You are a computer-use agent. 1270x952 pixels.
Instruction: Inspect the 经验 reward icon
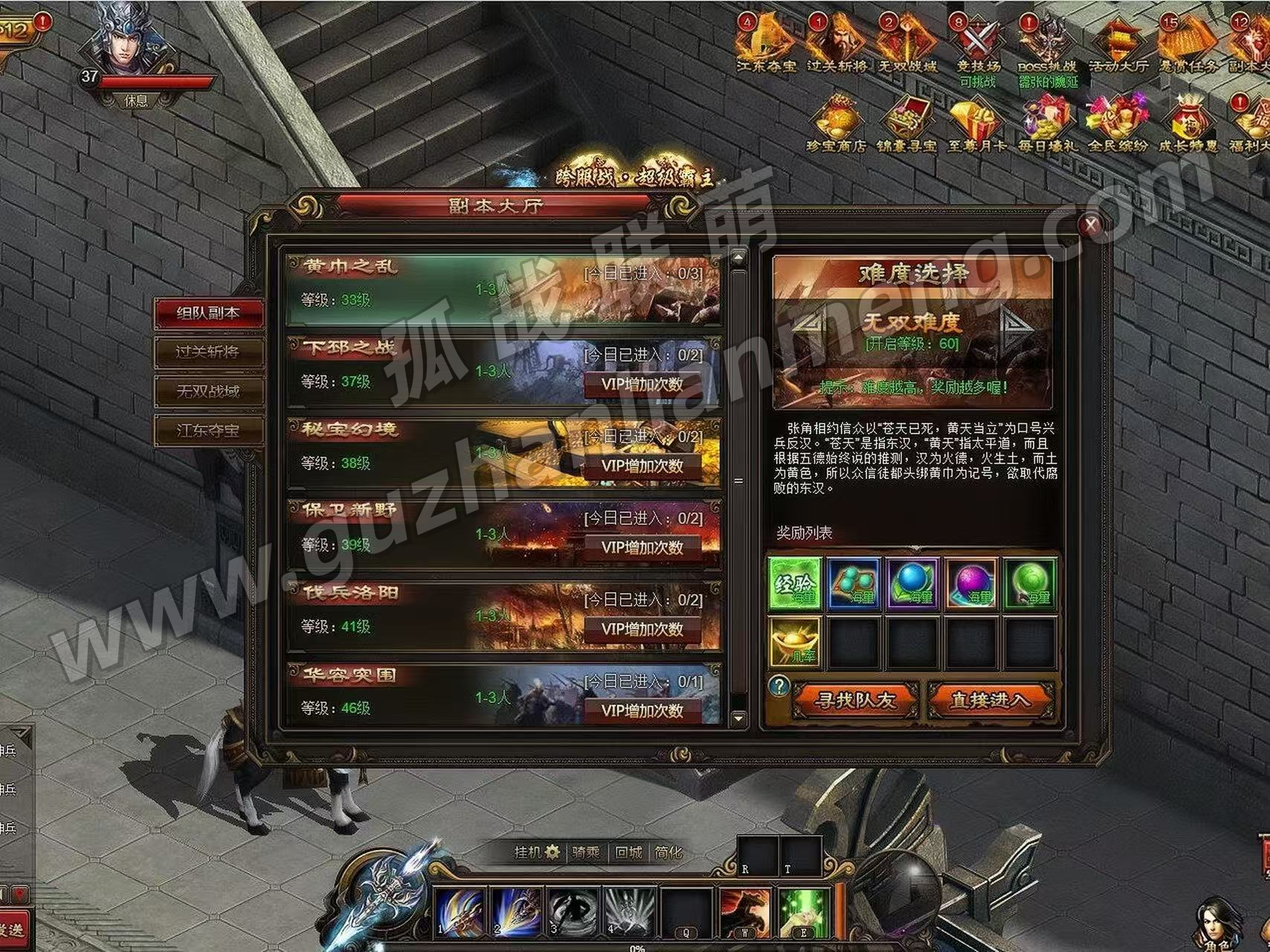click(794, 584)
